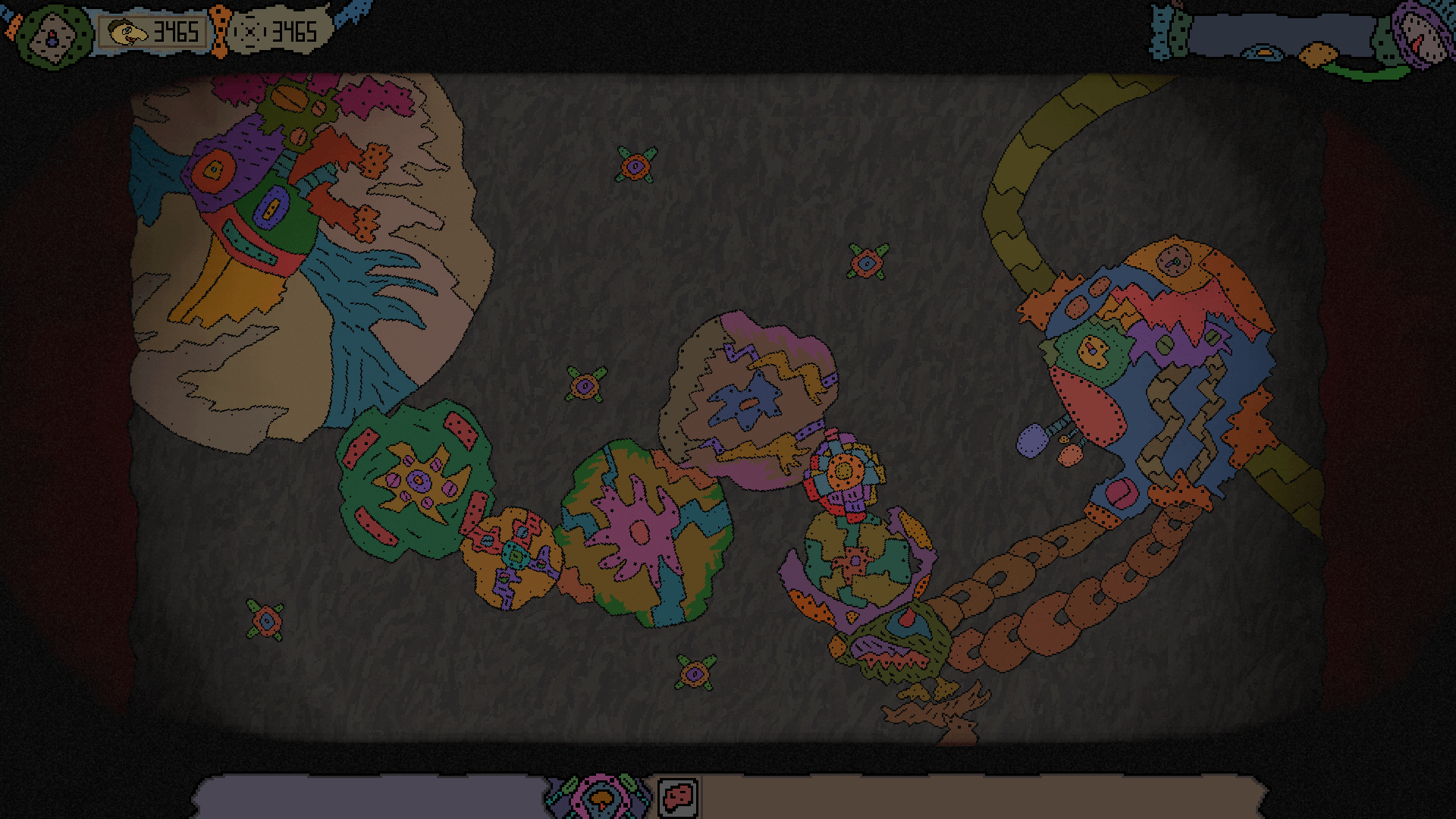1456x819 pixels.
Task: Select the red meat slot
Action: click(677, 796)
